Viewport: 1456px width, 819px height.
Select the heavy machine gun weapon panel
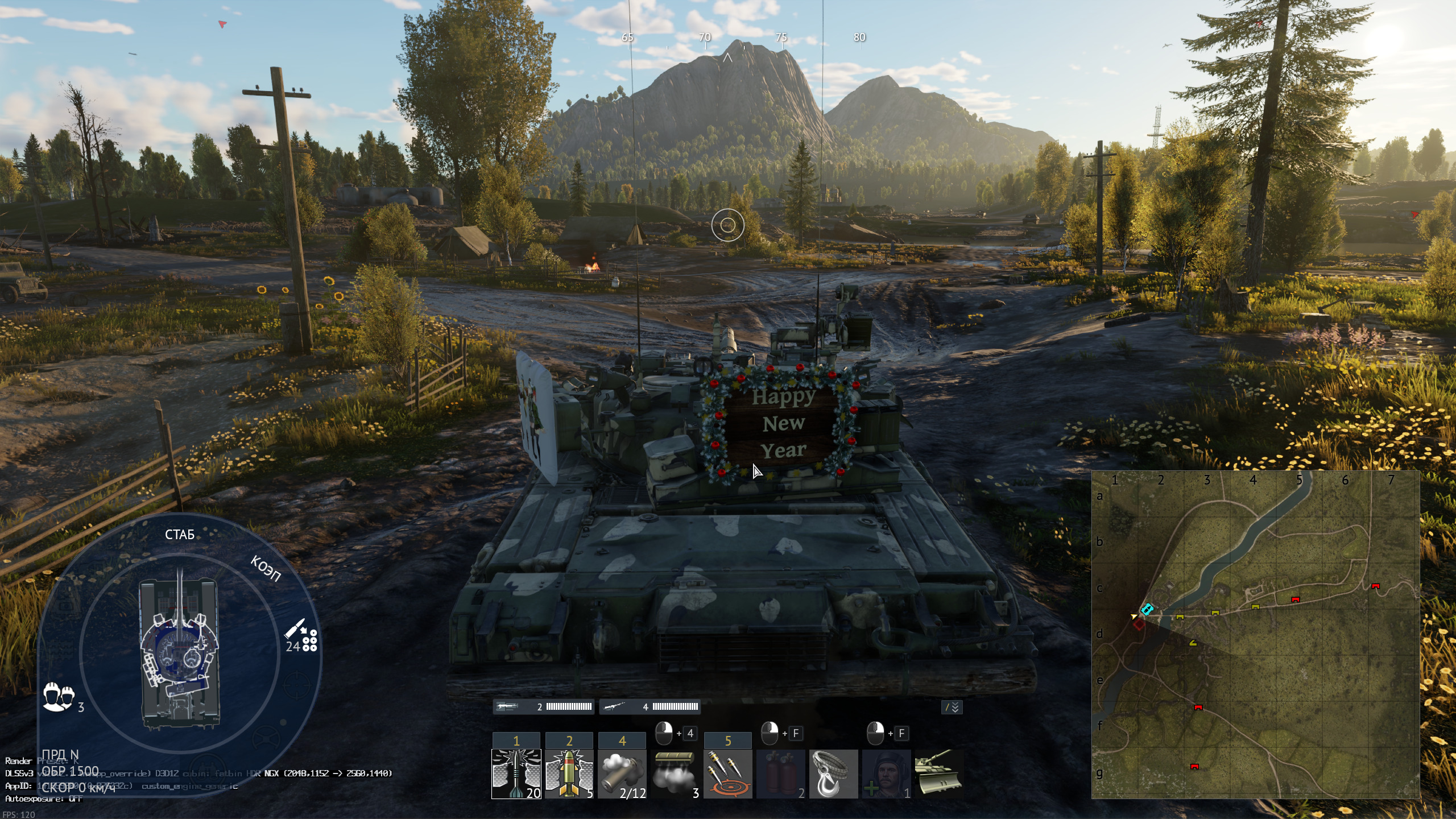[x=543, y=706]
